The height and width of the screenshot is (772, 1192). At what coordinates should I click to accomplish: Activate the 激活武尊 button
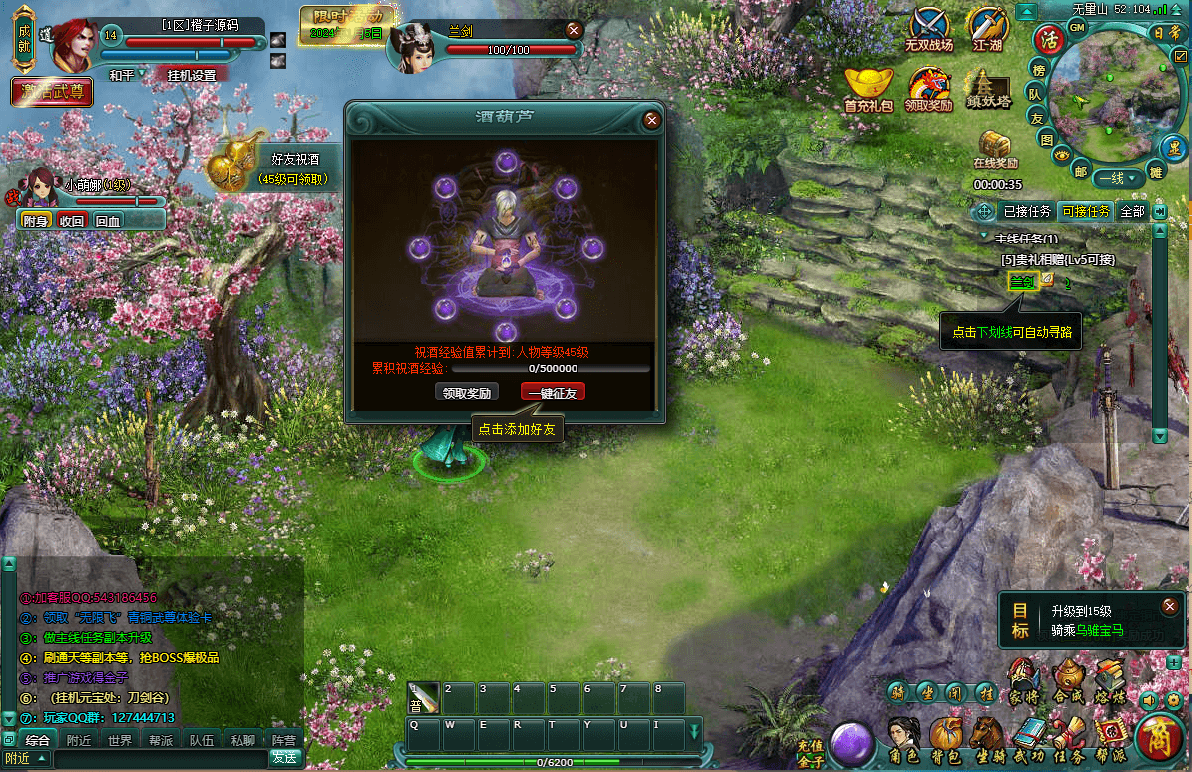[52, 93]
